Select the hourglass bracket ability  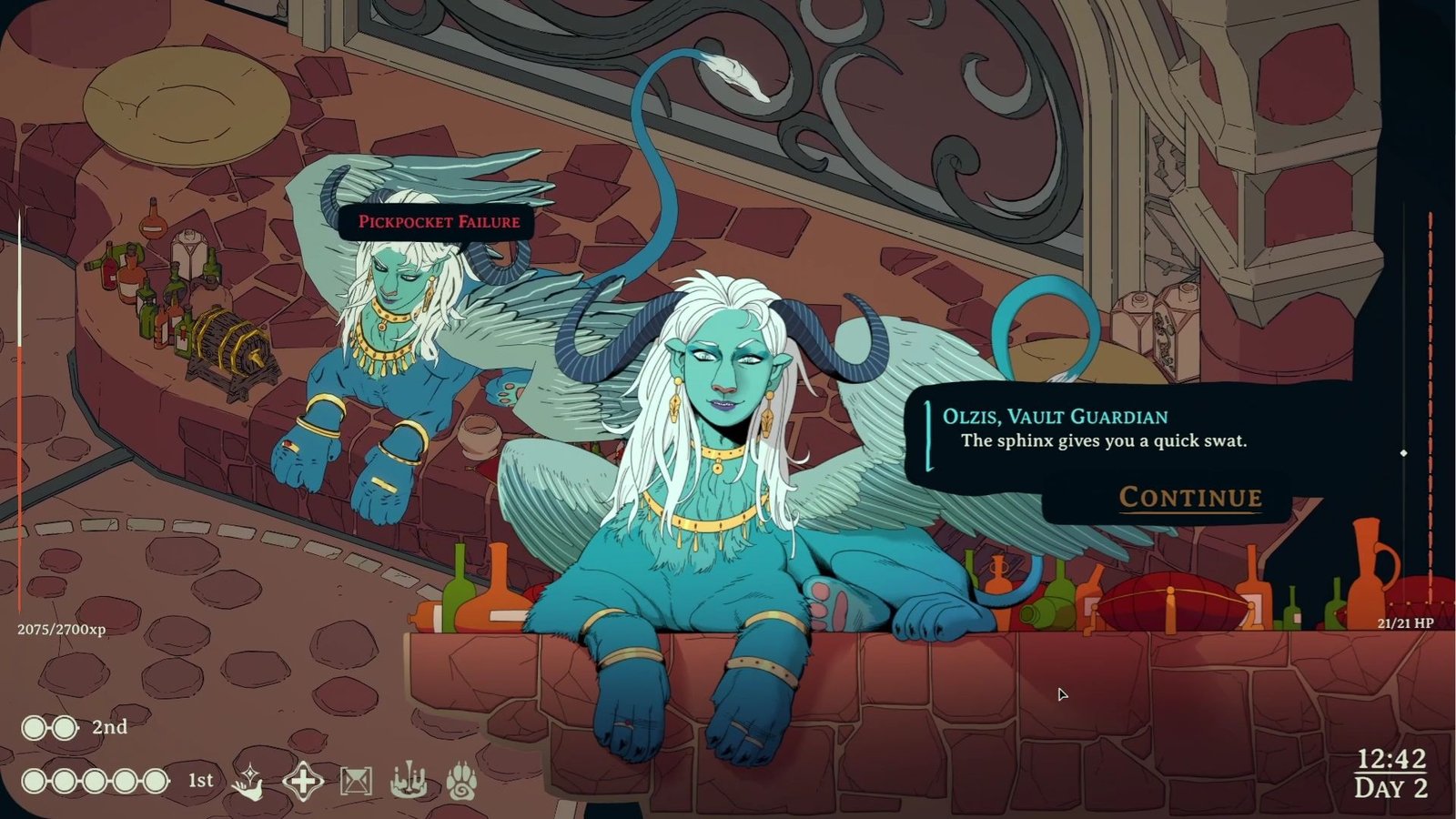356,781
